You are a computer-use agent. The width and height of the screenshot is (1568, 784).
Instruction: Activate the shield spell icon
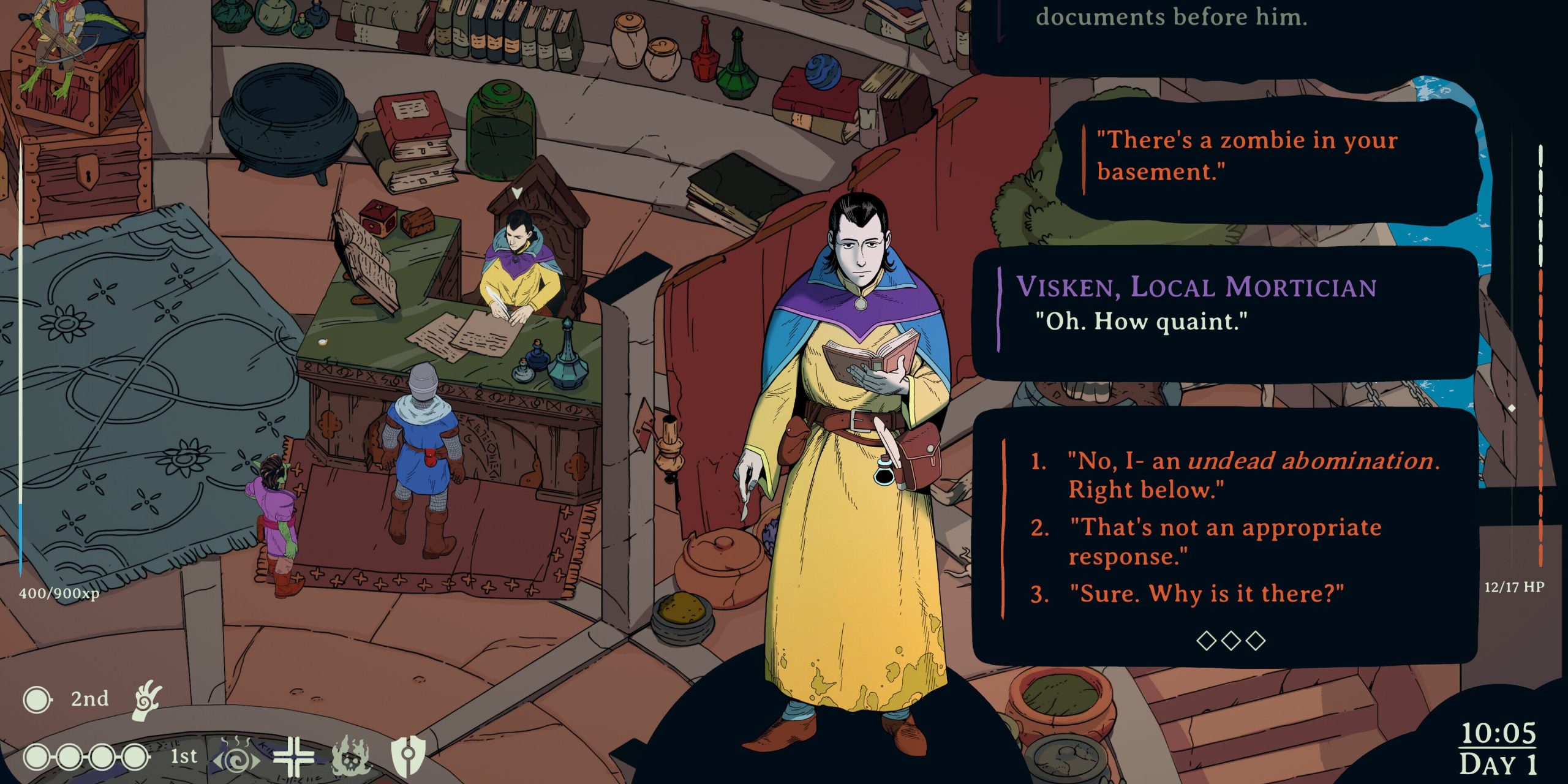click(408, 758)
